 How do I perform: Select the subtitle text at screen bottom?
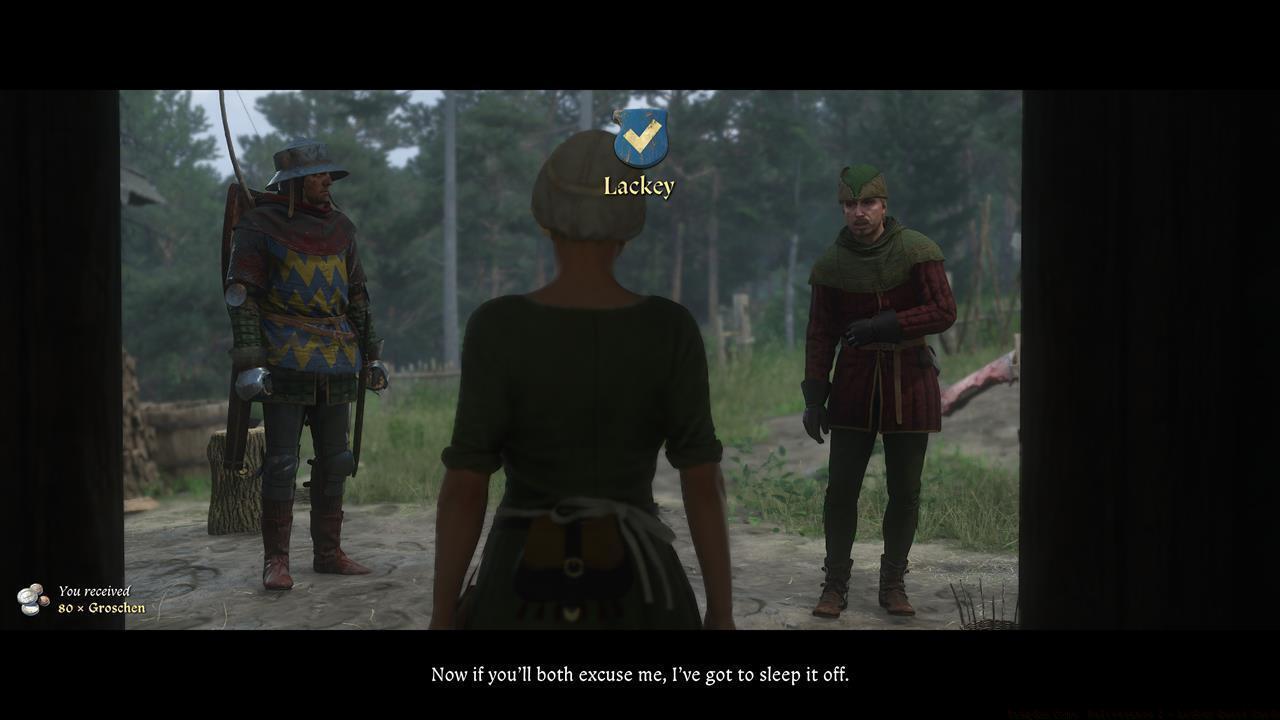640,675
